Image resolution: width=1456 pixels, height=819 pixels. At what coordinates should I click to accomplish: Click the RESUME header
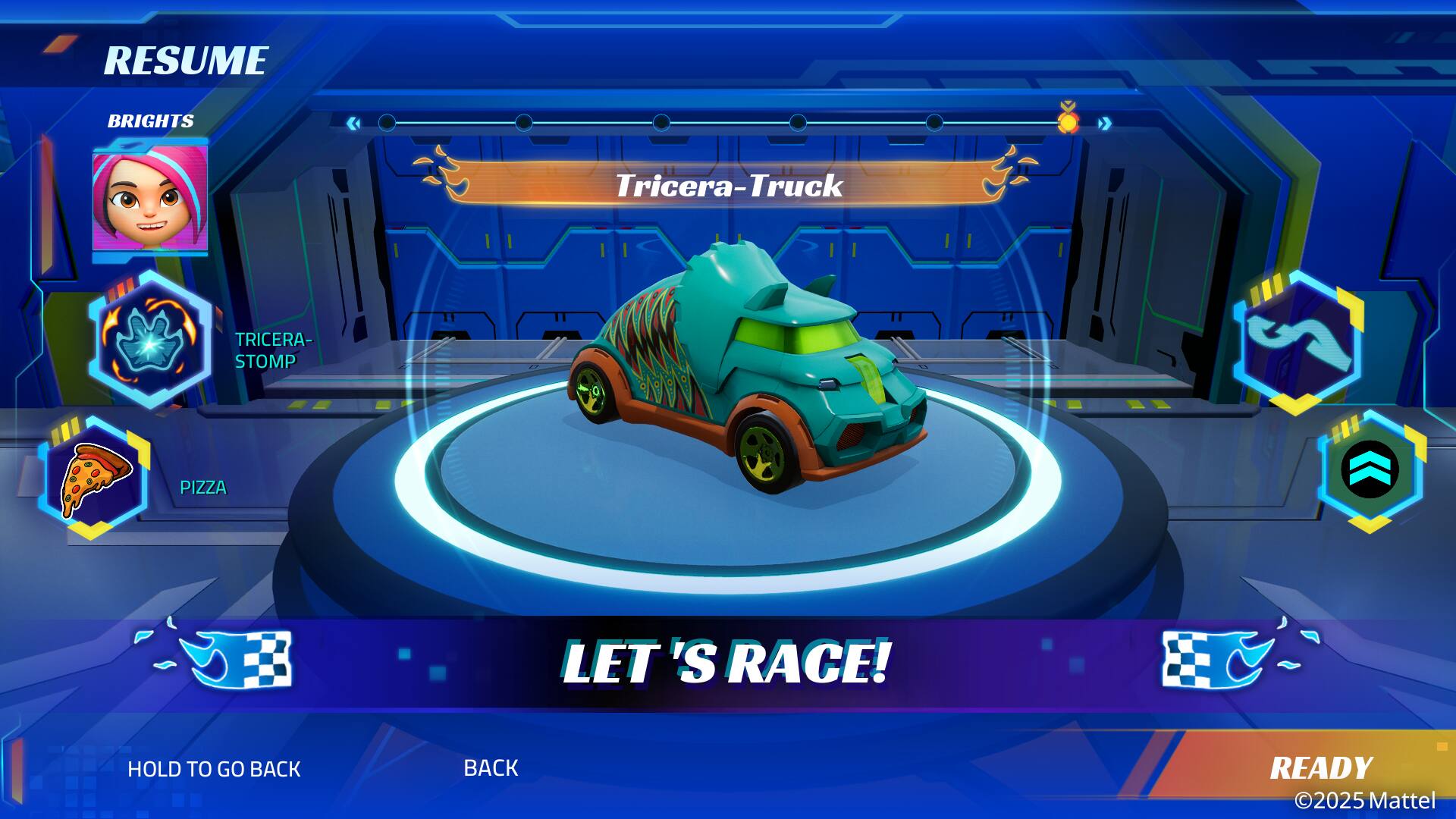pyautogui.click(x=187, y=58)
